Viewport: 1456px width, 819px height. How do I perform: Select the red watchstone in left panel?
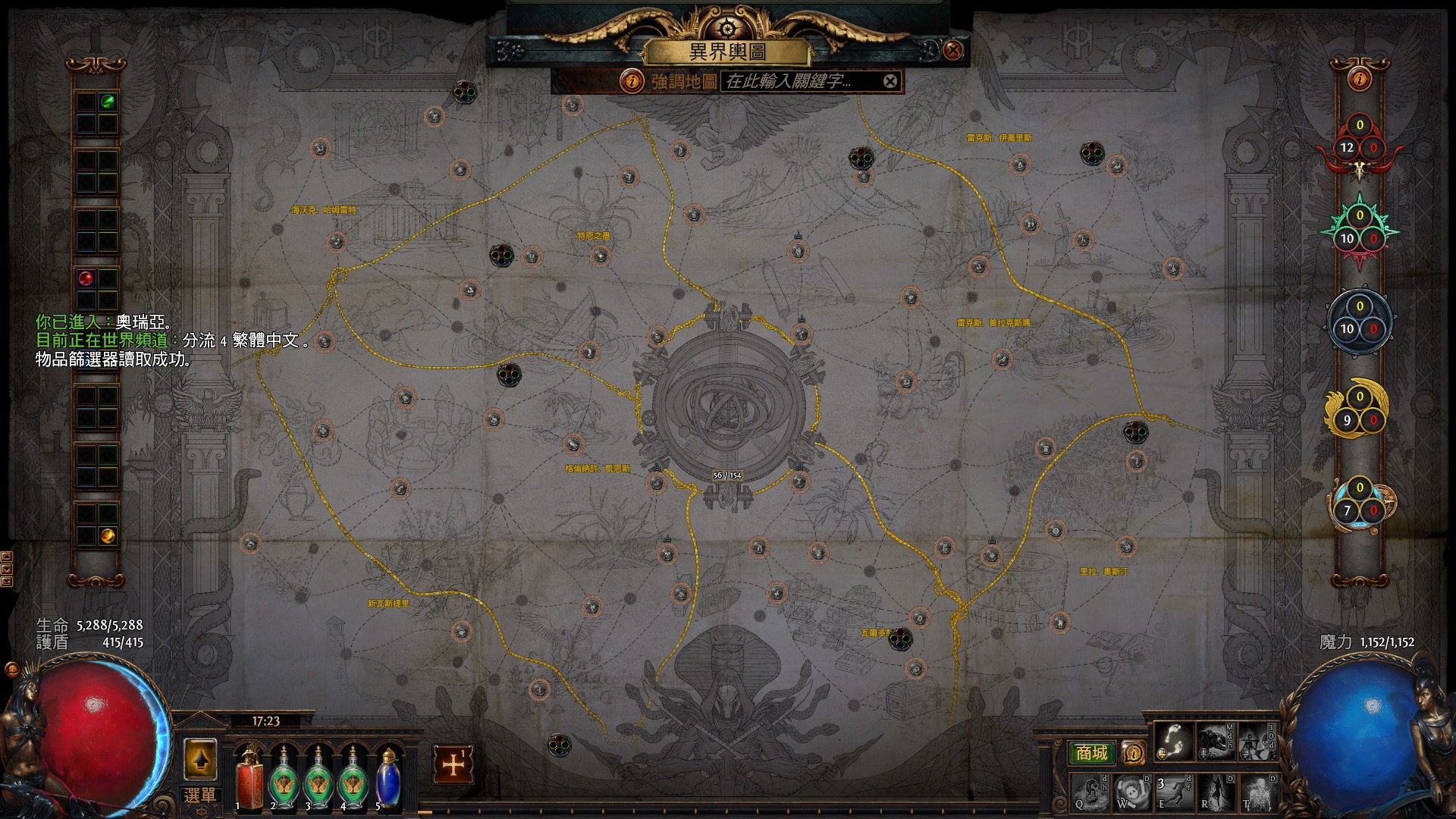tap(86, 278)
